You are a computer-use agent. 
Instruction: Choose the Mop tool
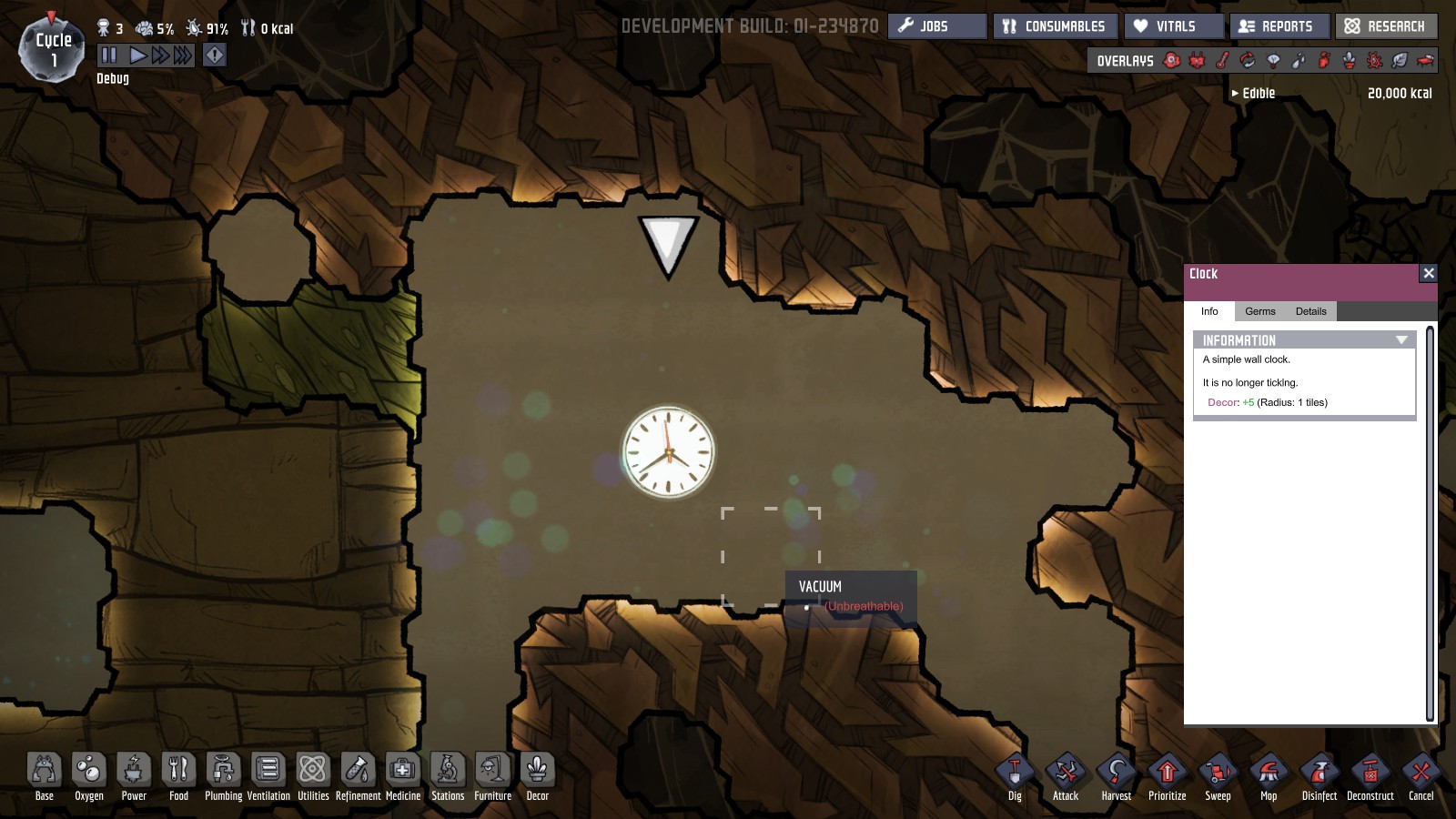click(x=1269, y=773)
